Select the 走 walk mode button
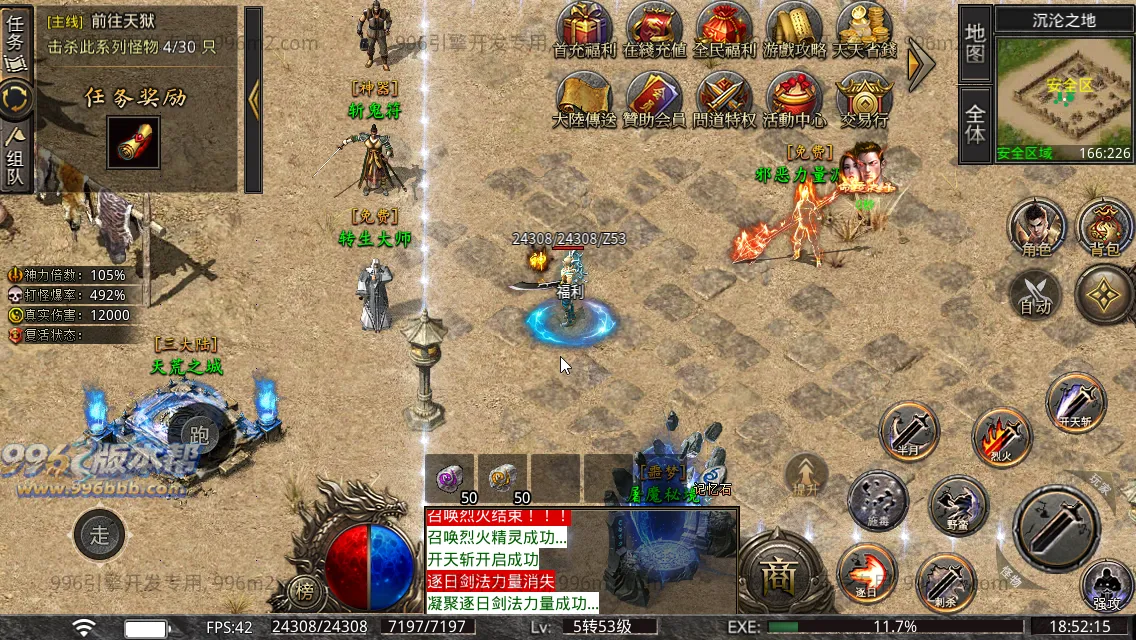1136x640 pixels. tap(100, 534)
